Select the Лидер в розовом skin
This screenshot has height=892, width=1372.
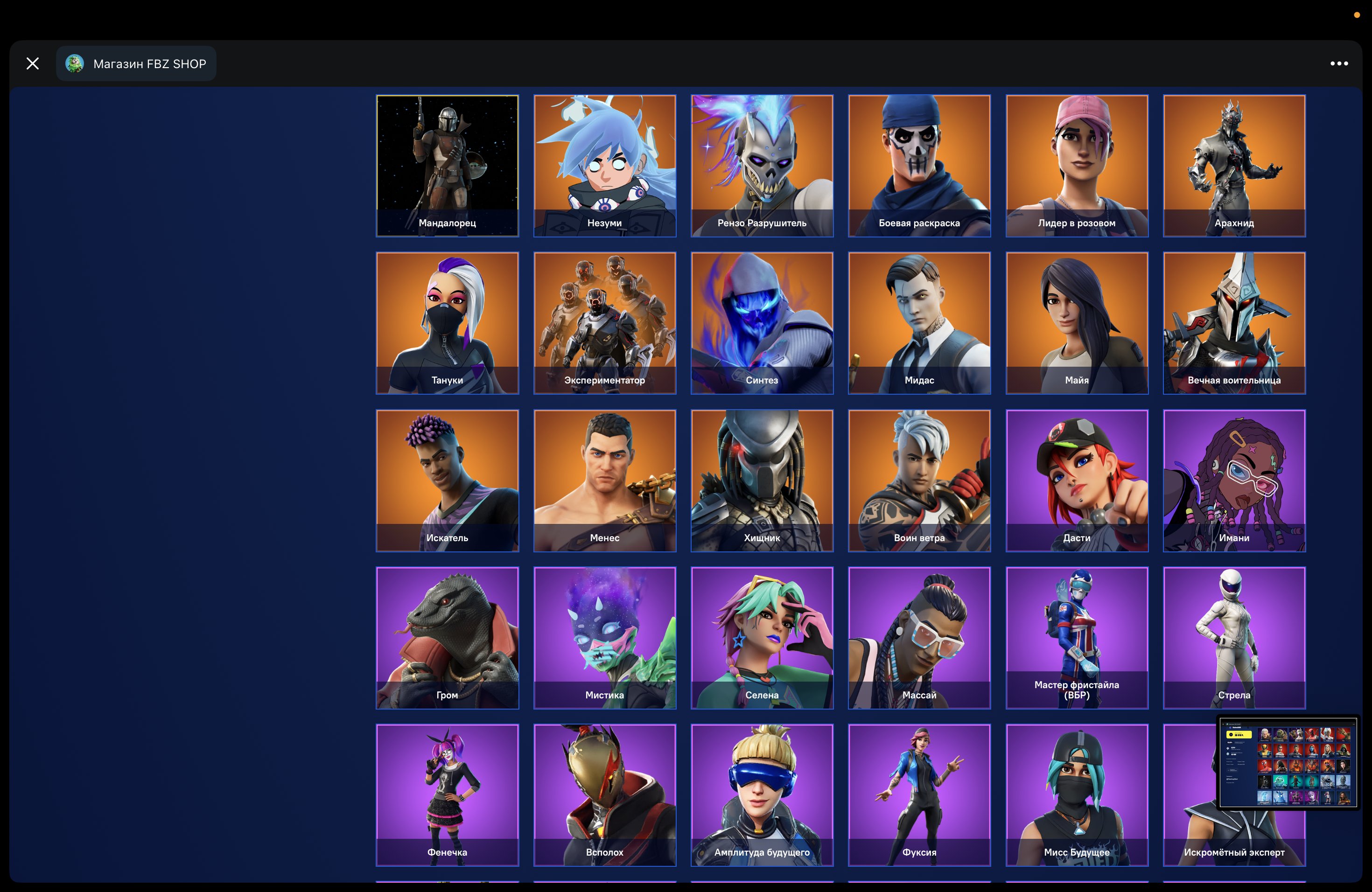click(1077, 165)
